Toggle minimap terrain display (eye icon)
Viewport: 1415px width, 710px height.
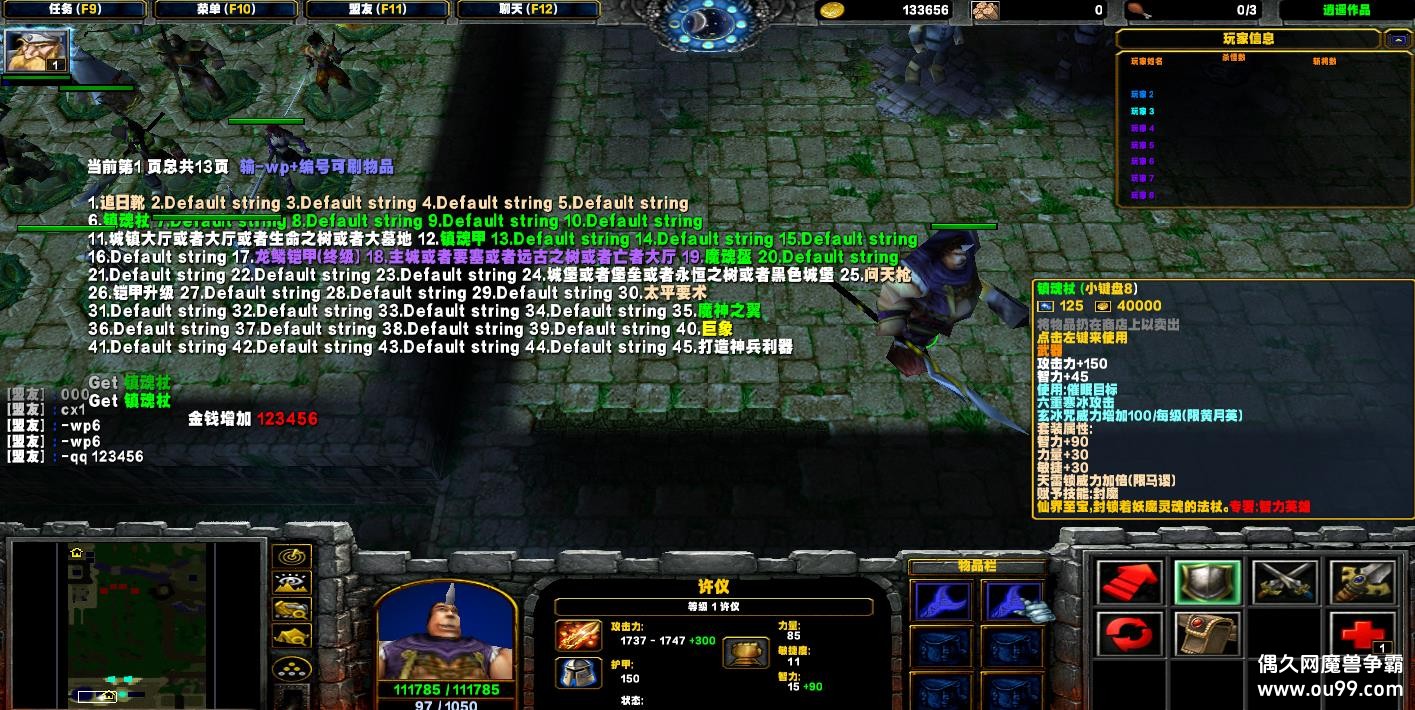point(291,583)
